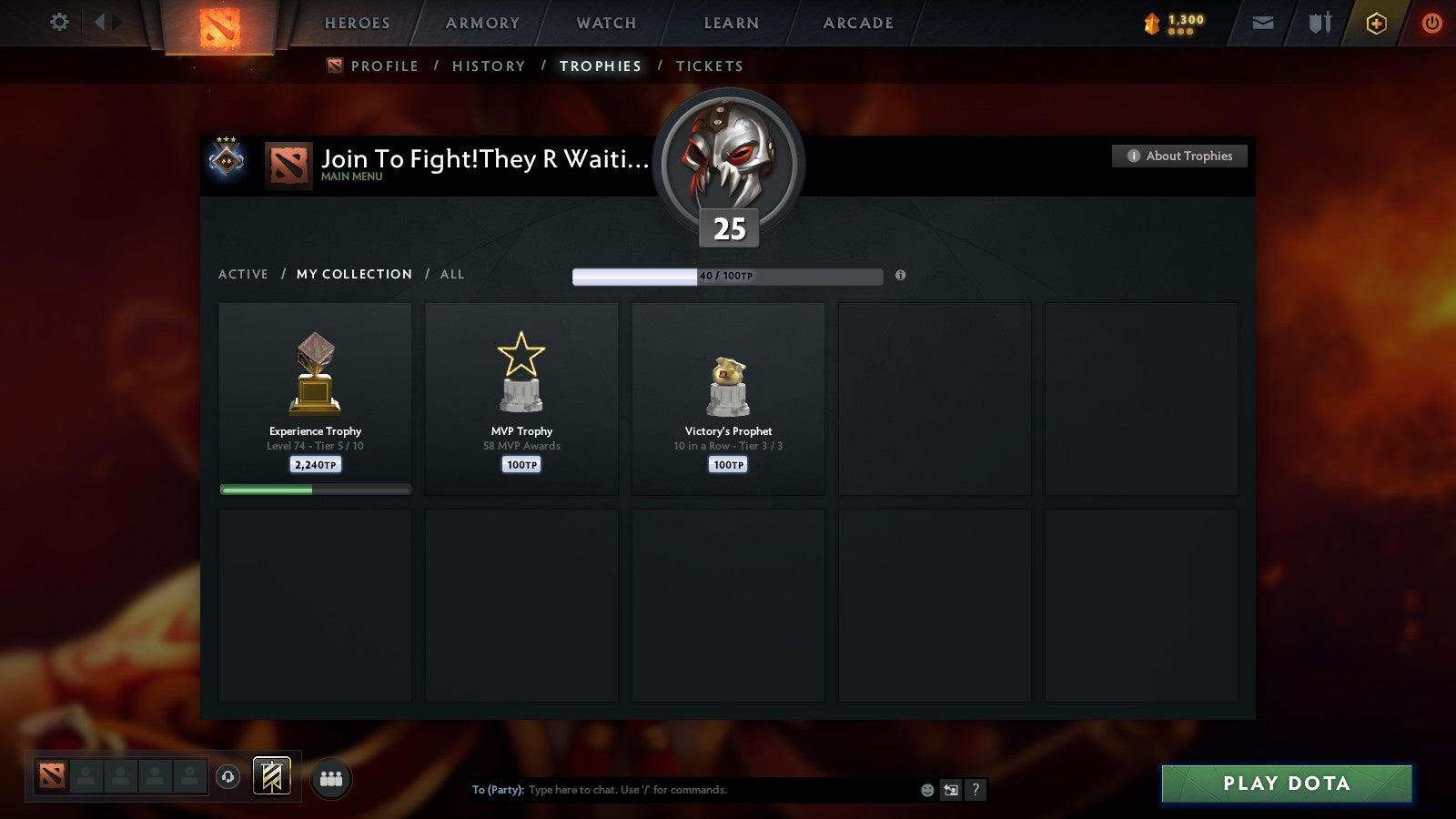1456x819 pixels.
Task: Click the PLAY DOTA button
Action: tap(1285, 783)
